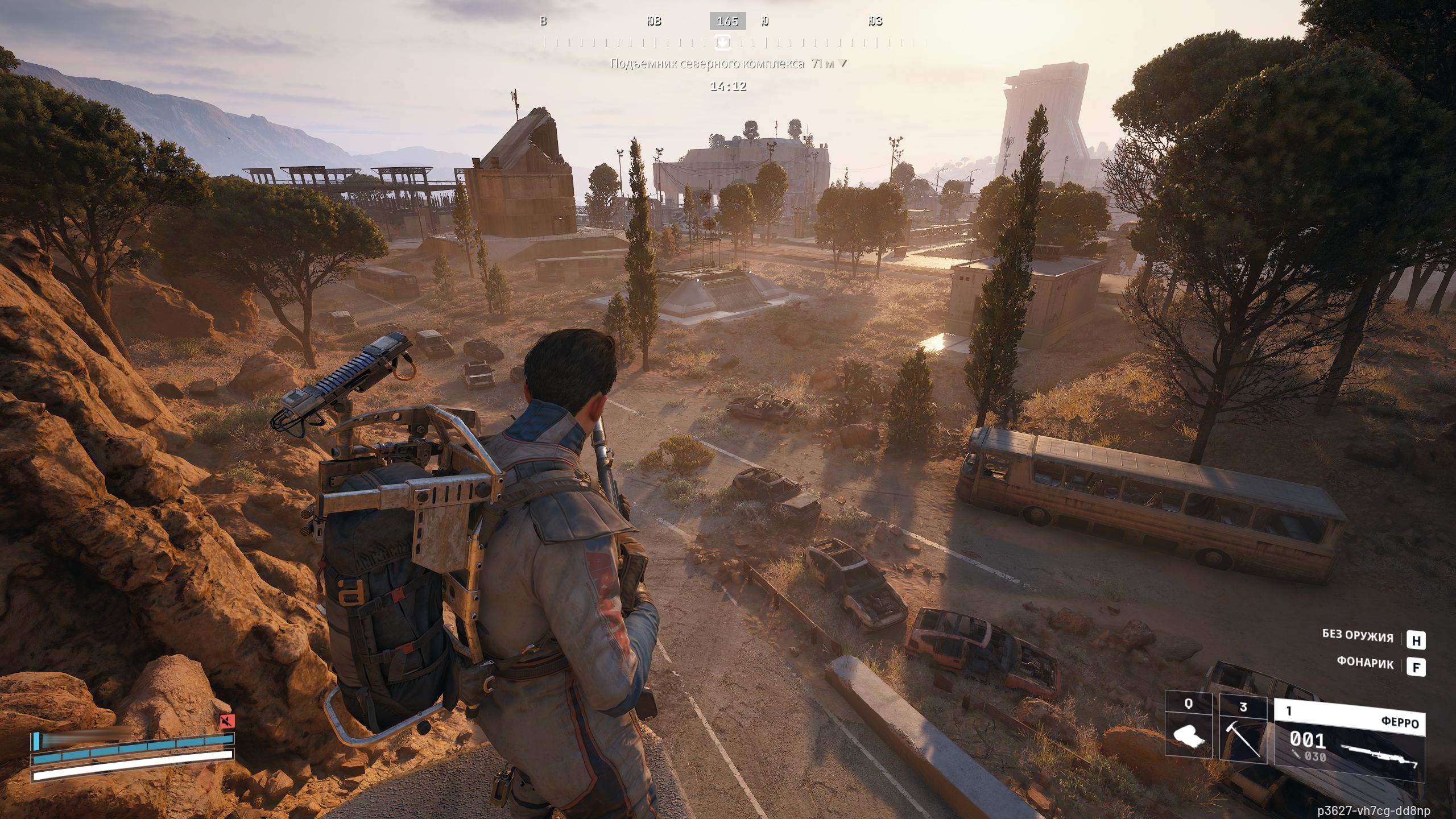
Task: Click the Подъемник северного комплекса objective tracker
Action: pos(728,64)
